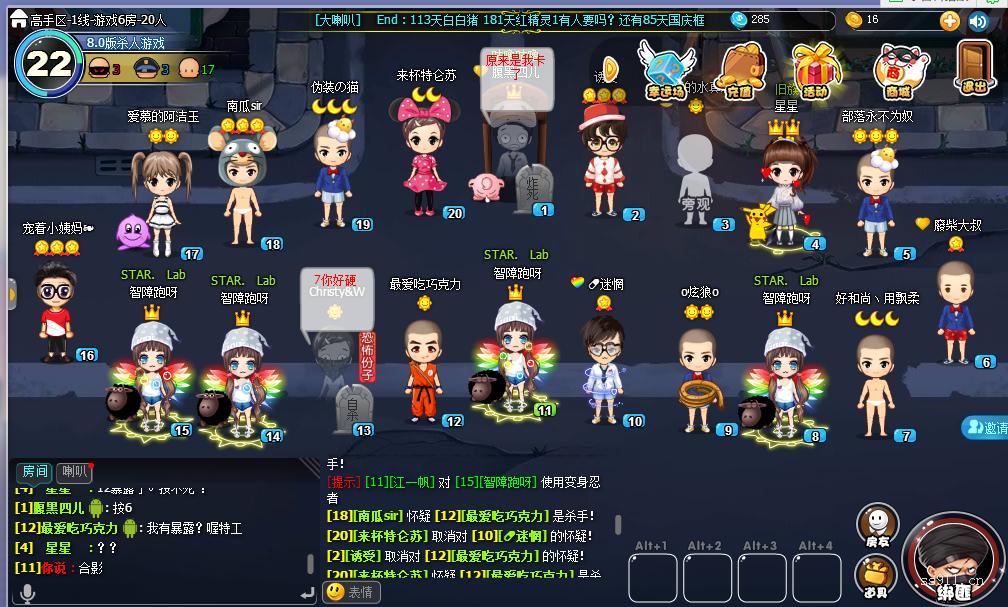Open the 充值 recharge wallet
The height and width of the screenshot is (607, 1008).
740,70
